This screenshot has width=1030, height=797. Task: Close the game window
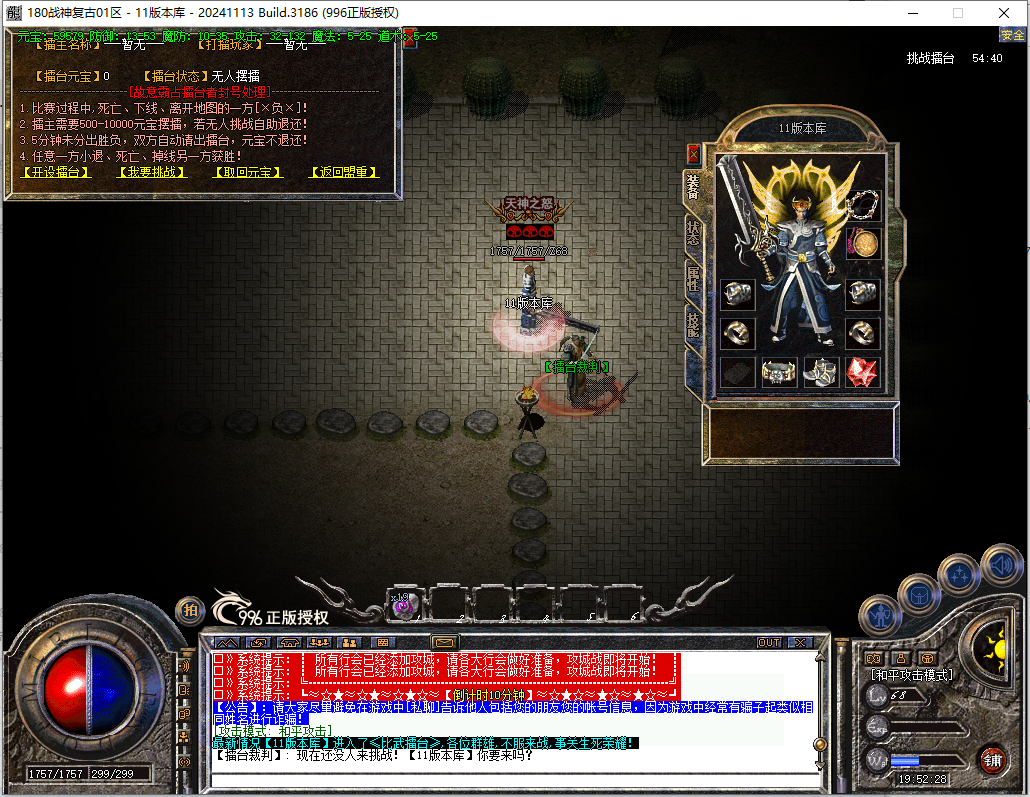click(x=1003, y=13)
